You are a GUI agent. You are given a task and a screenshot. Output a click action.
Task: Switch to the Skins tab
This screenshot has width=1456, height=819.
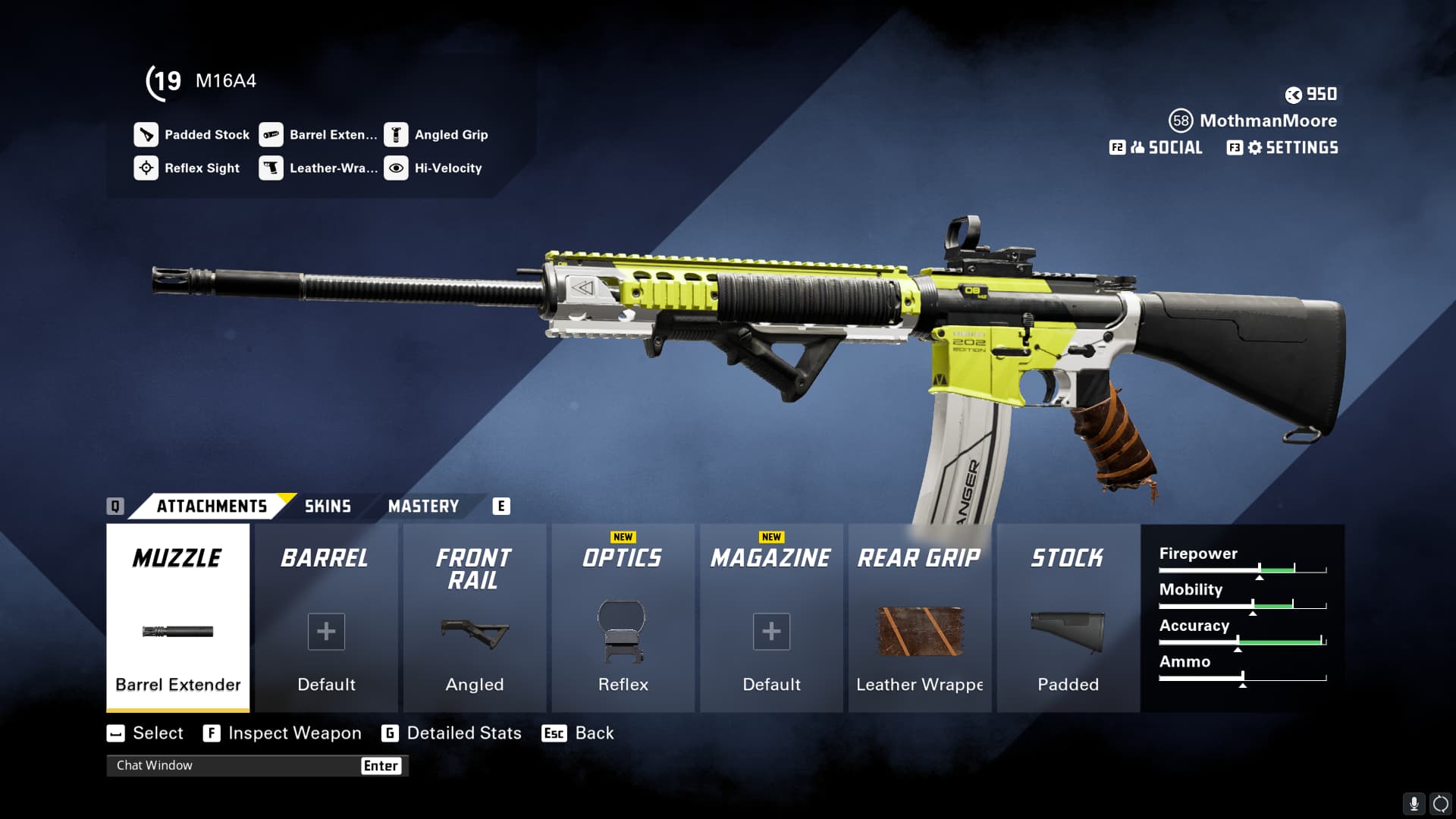pyautogui.click(x=328, y=507)
